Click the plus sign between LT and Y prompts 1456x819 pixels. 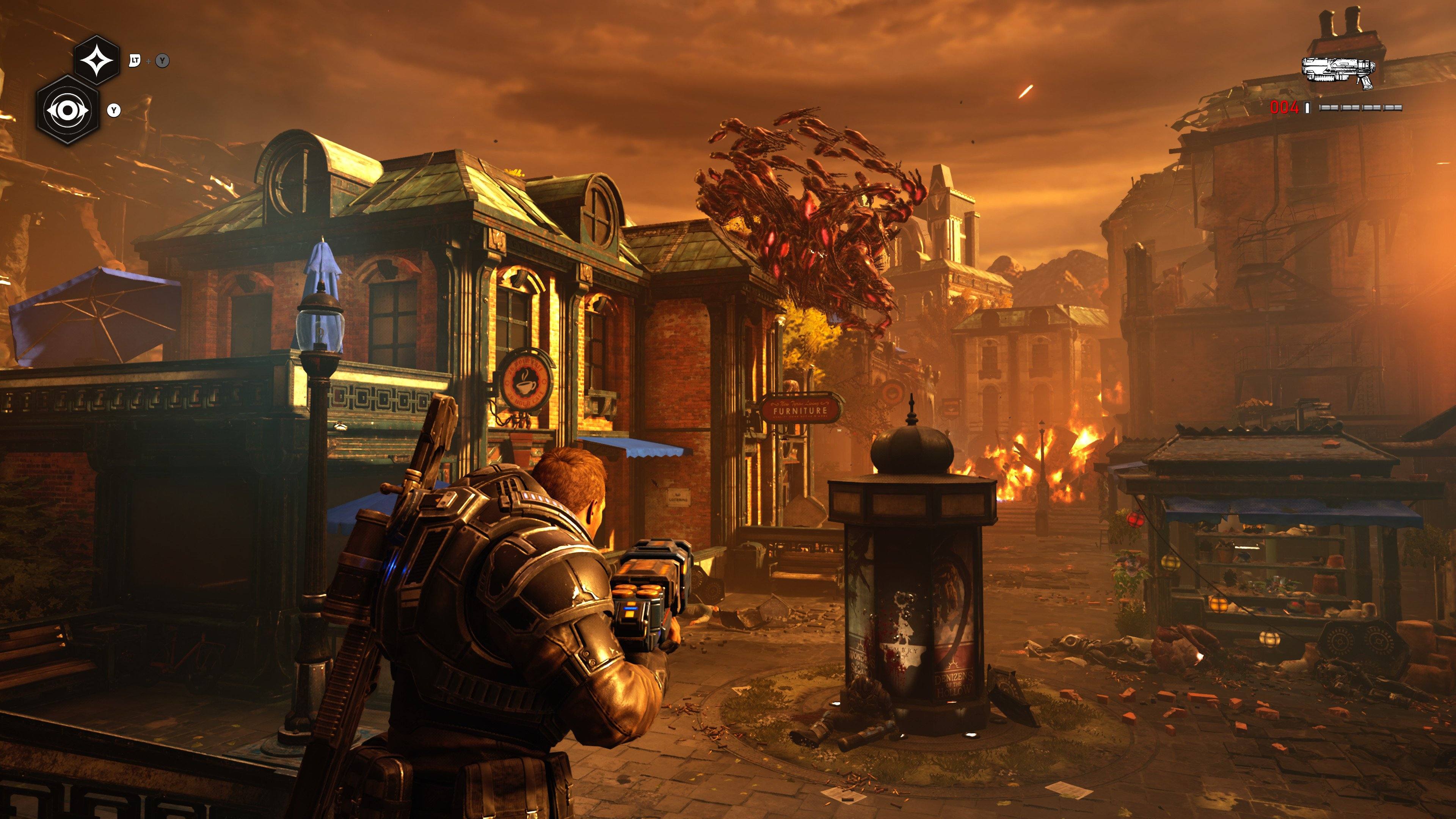coord(149,61)
